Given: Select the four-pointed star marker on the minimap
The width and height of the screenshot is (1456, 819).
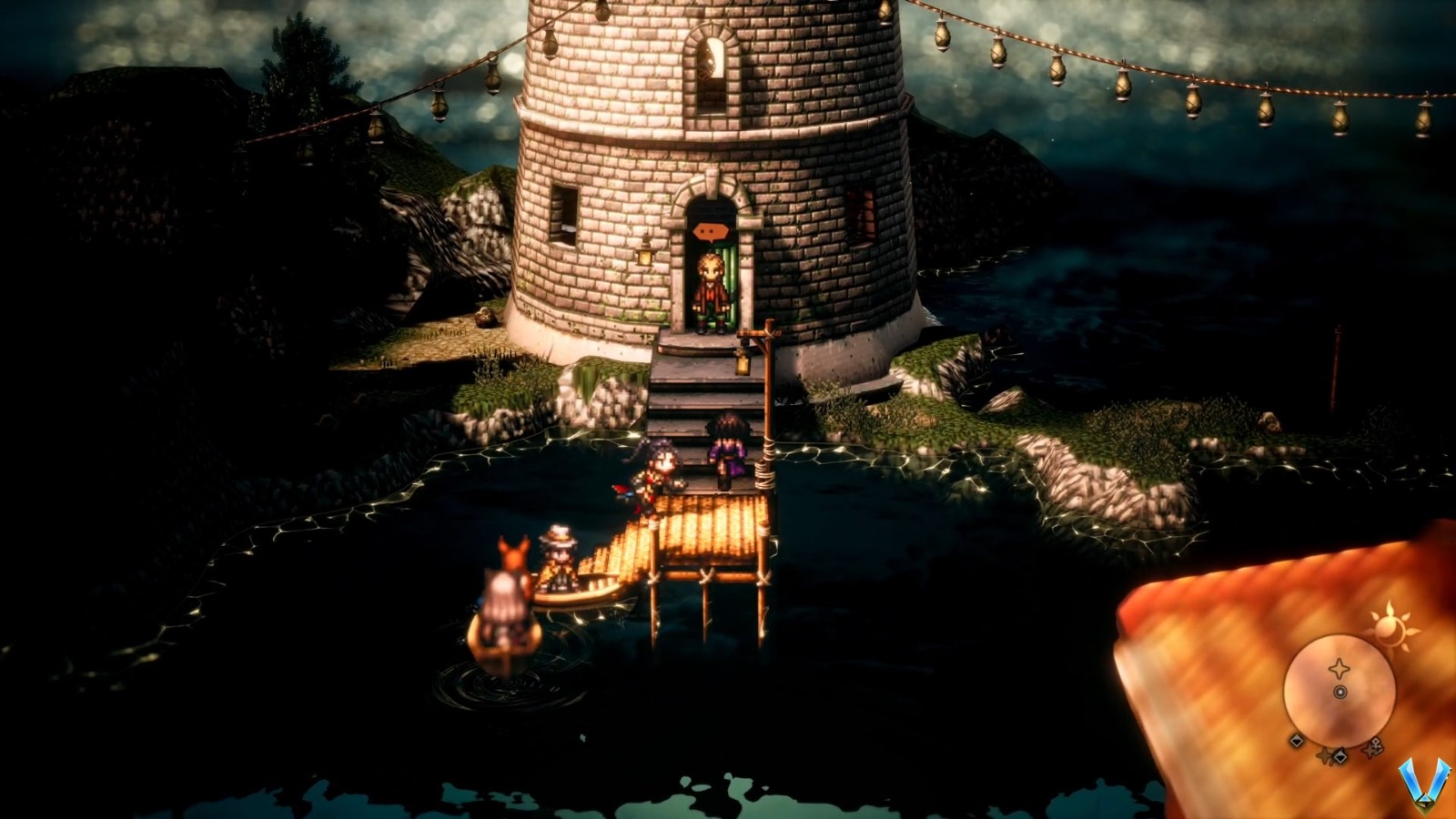Looking at the screenshot, I should tap(1340, 667).
